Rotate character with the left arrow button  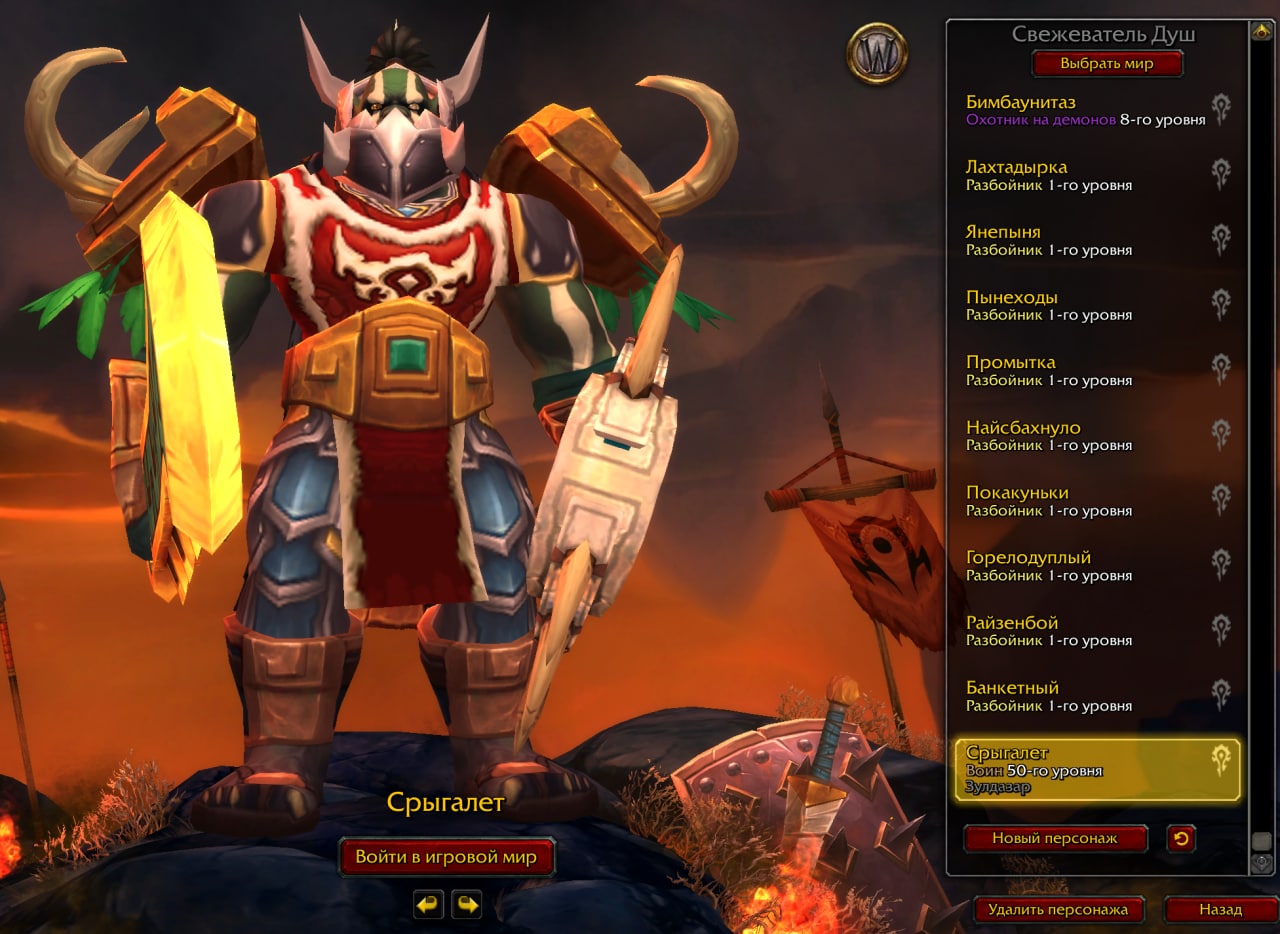click(x=429, y=904)
